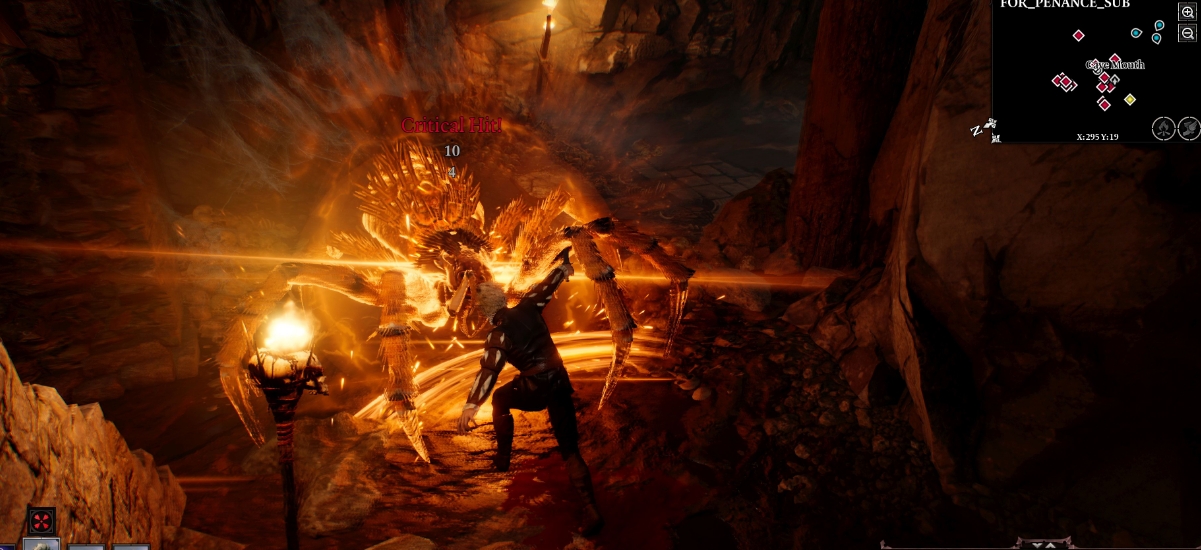The image size is (1201, 550).
Task: Zoom in on the minimap
Action: [x=1188, y=12]
